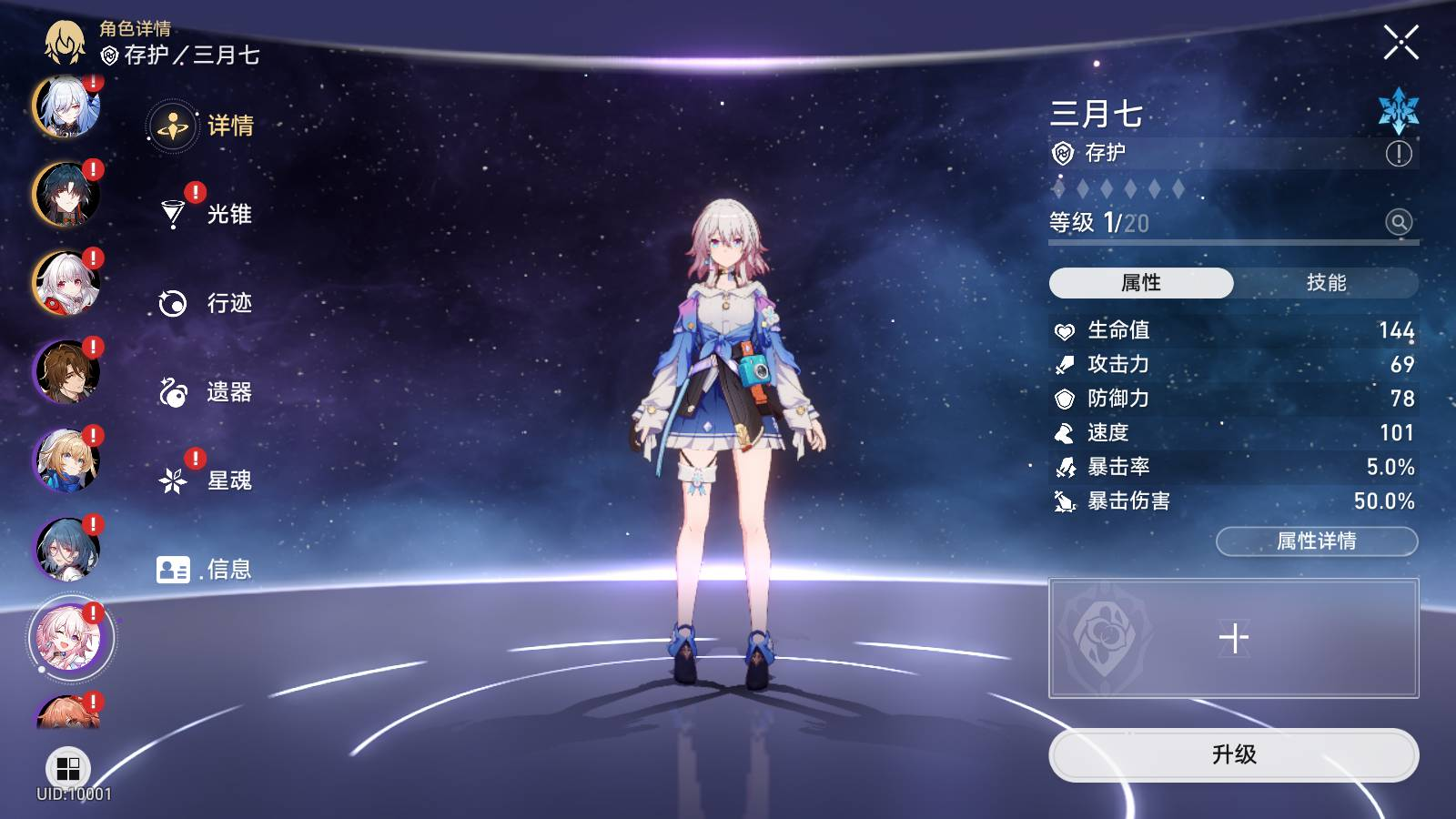Viewport: 1456px width, 819px height.
Task: Click the magnifier icon beside the level
Action: (1399, 222)
